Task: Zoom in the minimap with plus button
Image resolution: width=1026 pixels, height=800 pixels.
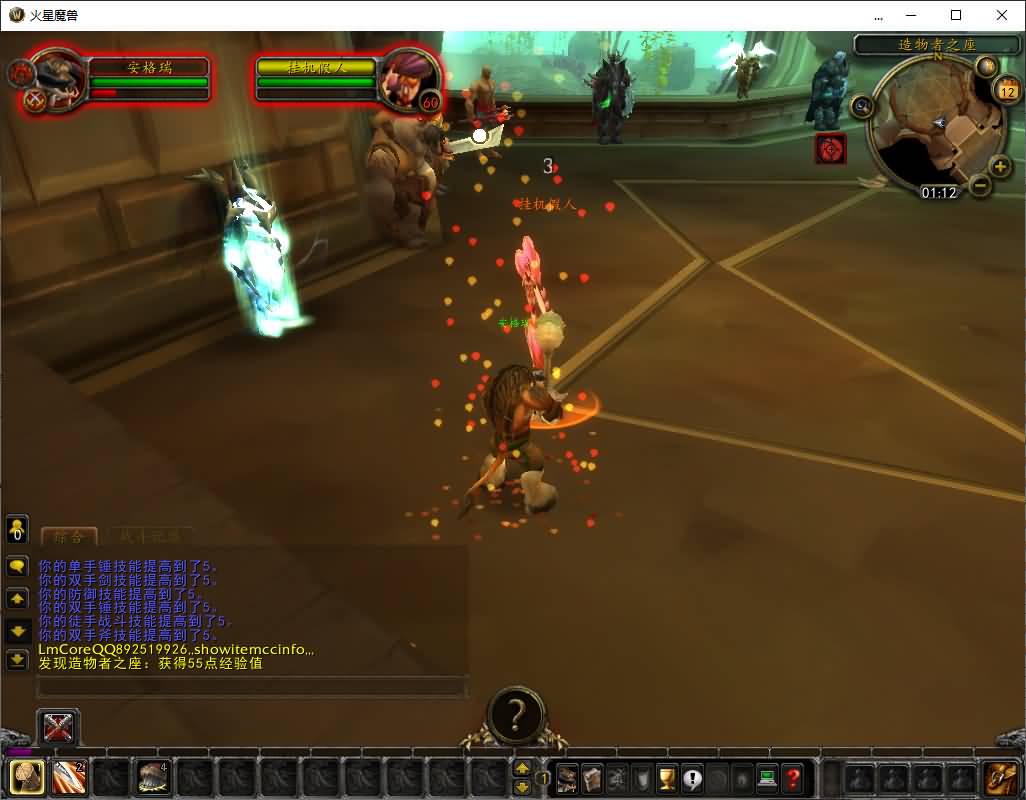Action: tap(999, 166)
